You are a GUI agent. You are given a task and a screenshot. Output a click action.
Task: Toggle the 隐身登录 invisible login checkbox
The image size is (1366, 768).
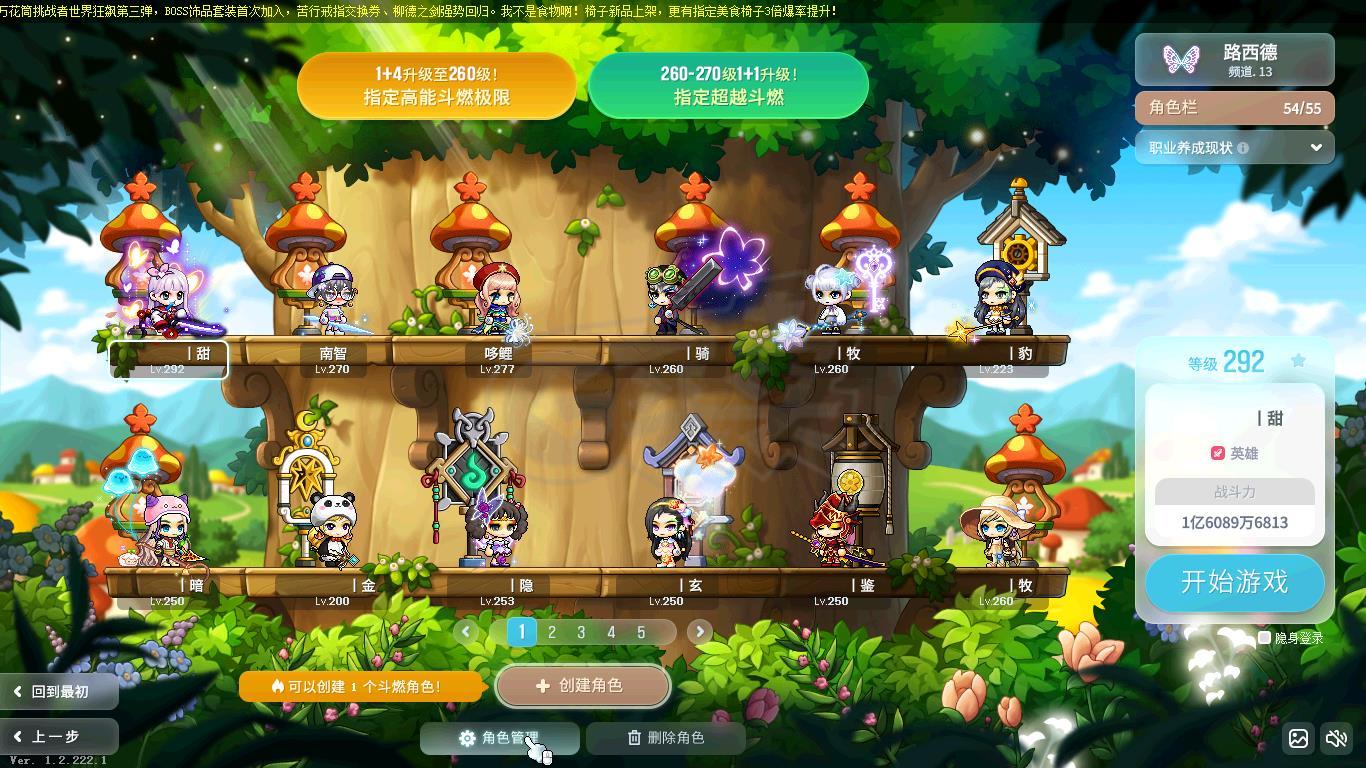1265,637
